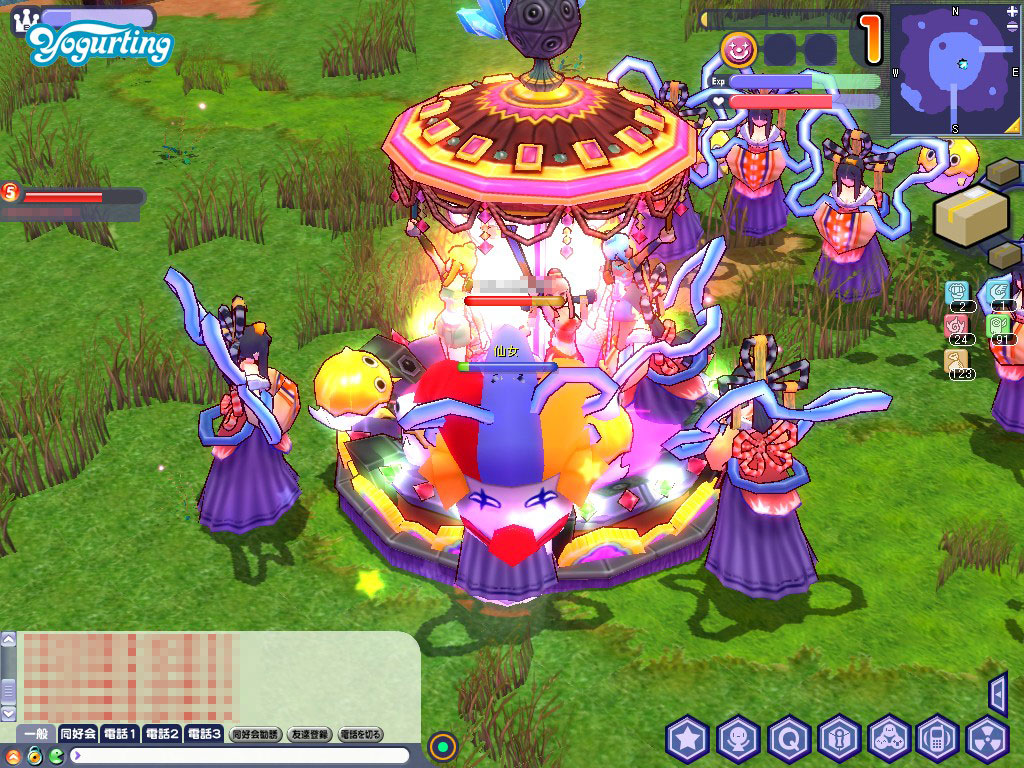Click the 電話を切る button

[x=361, y=734]
